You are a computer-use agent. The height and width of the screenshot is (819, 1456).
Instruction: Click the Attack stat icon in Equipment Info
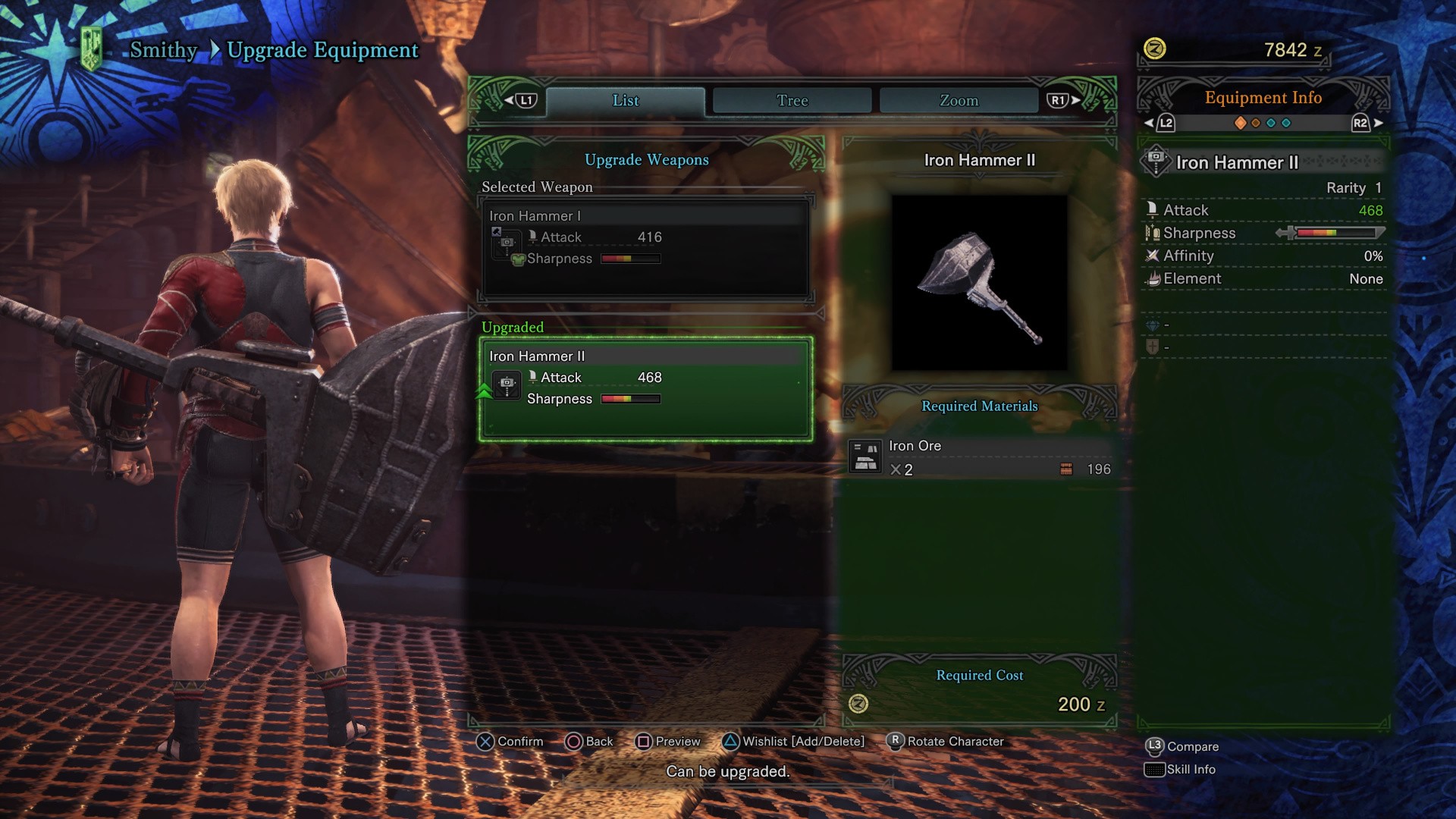(1153, 209)
